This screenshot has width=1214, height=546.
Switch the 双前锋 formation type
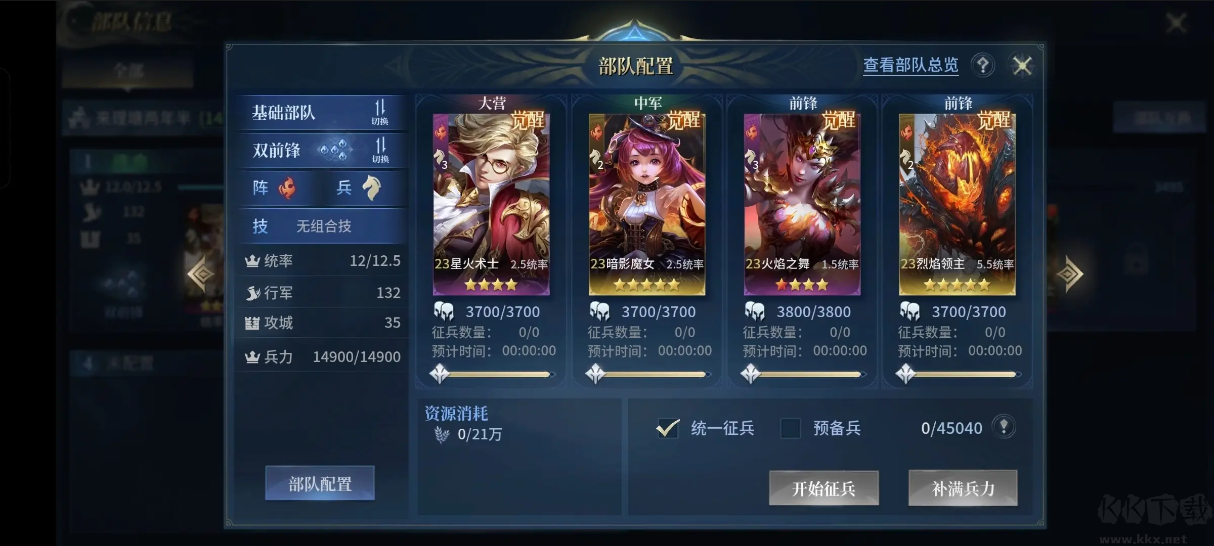[380, 150]
